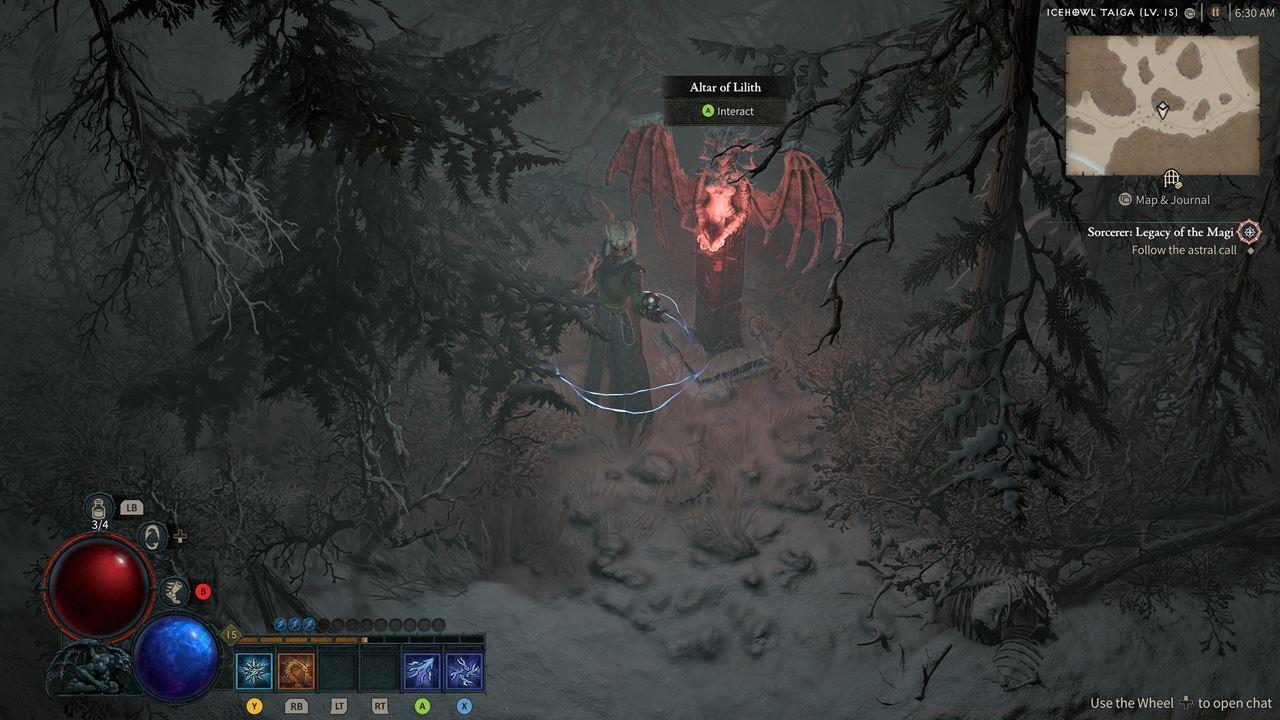Select the health potion icon

pos(98,508)
